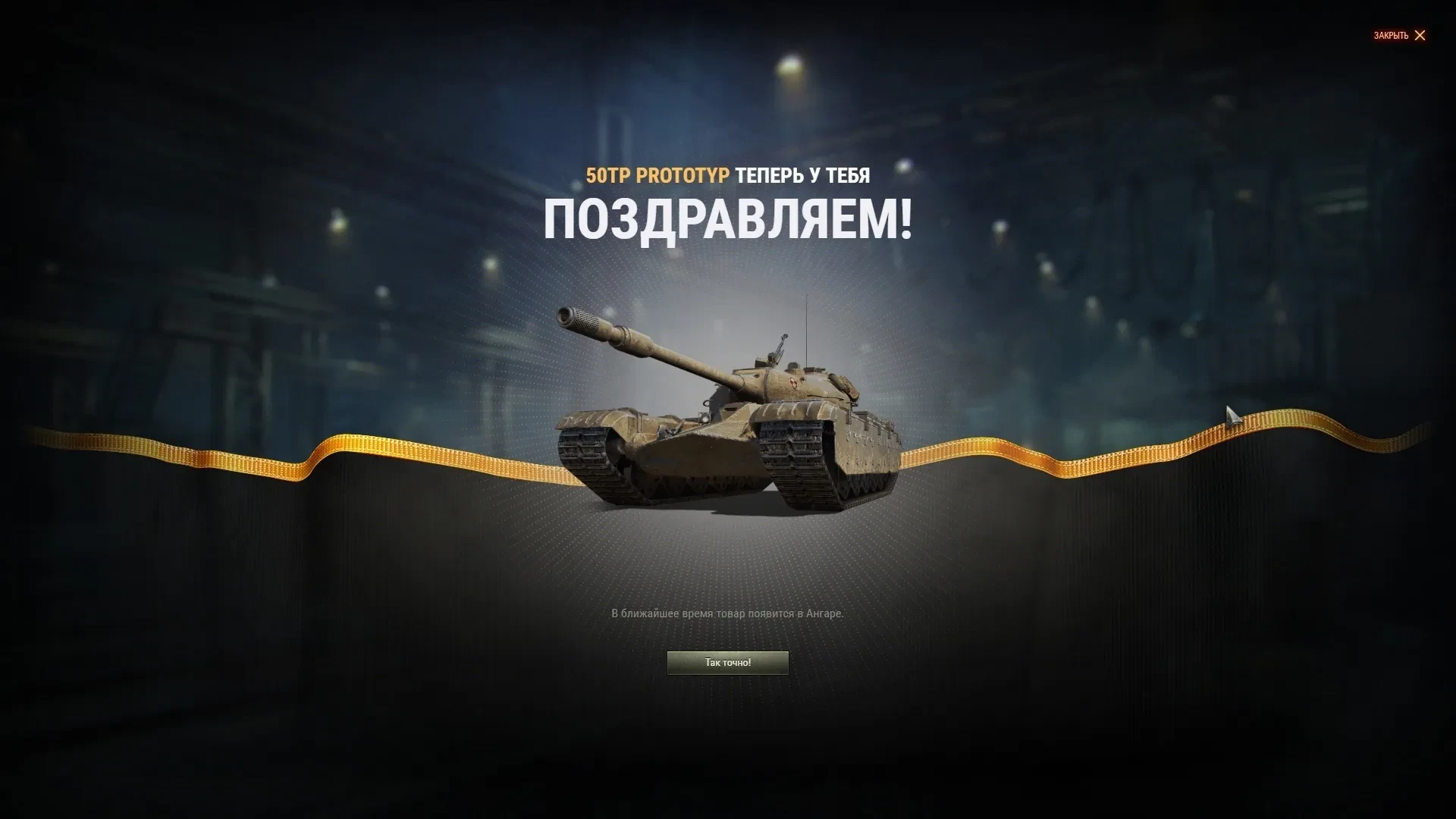This screenshot has height=819, width=1456.
Task: Click the hangar delivery notice text
Action: point(727,614)
